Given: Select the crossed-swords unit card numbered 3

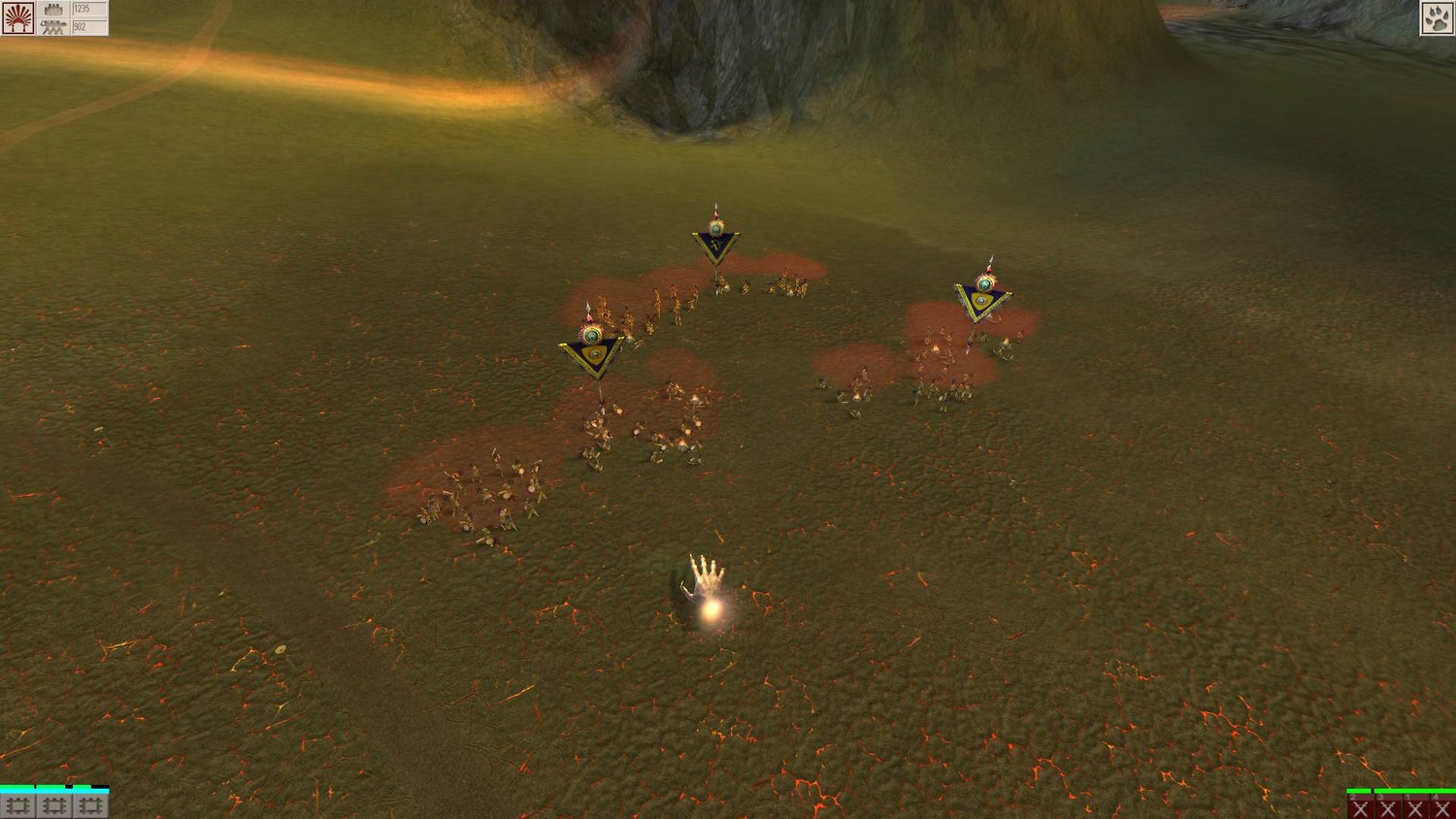Looking at the screenshot, I should pos(1388,808).
